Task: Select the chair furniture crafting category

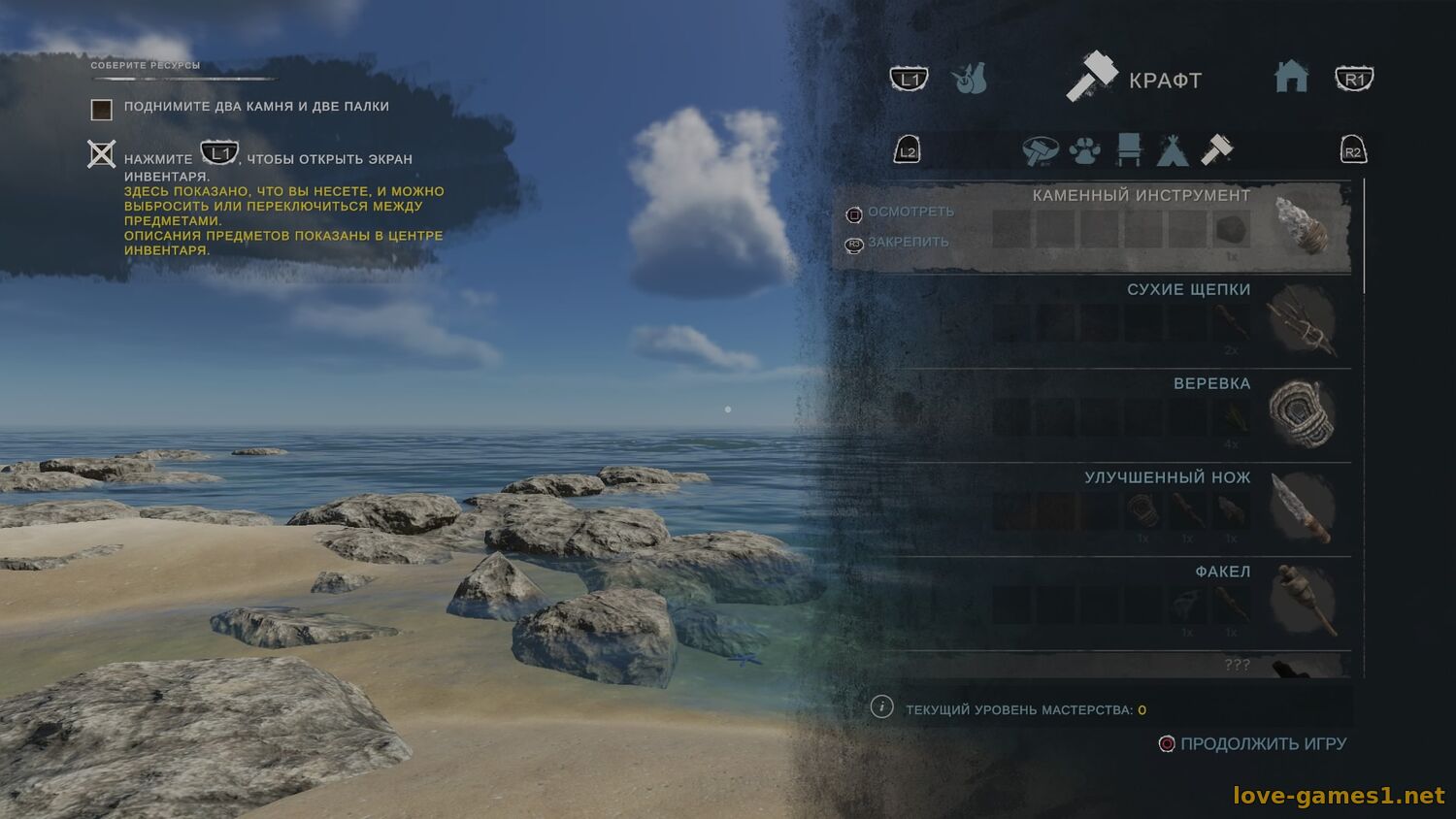Action: 1129,150
